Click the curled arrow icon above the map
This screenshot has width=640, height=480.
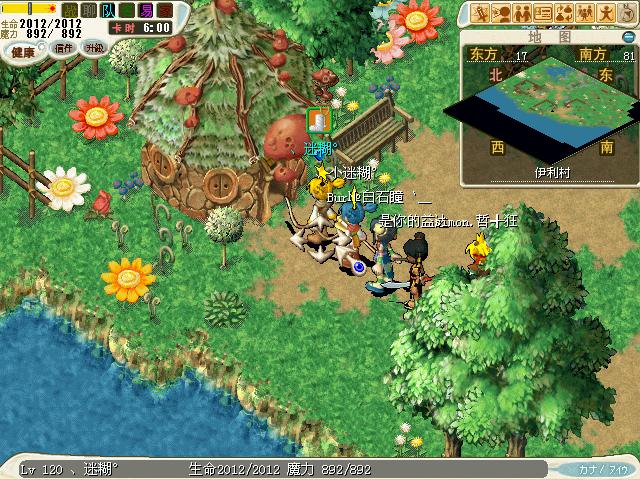pyautogui.click(x=625, y=13)
